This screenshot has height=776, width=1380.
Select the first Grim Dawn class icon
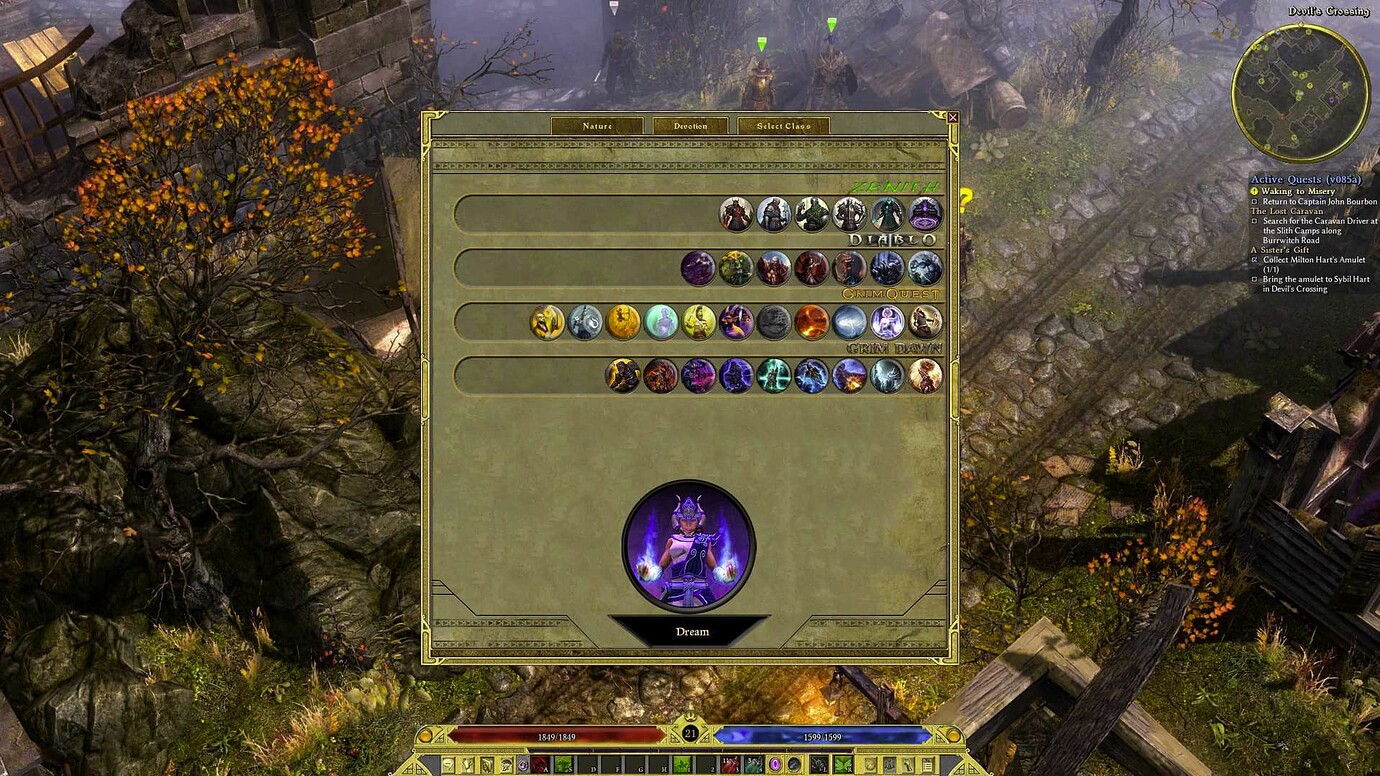[x=621, y=375]
